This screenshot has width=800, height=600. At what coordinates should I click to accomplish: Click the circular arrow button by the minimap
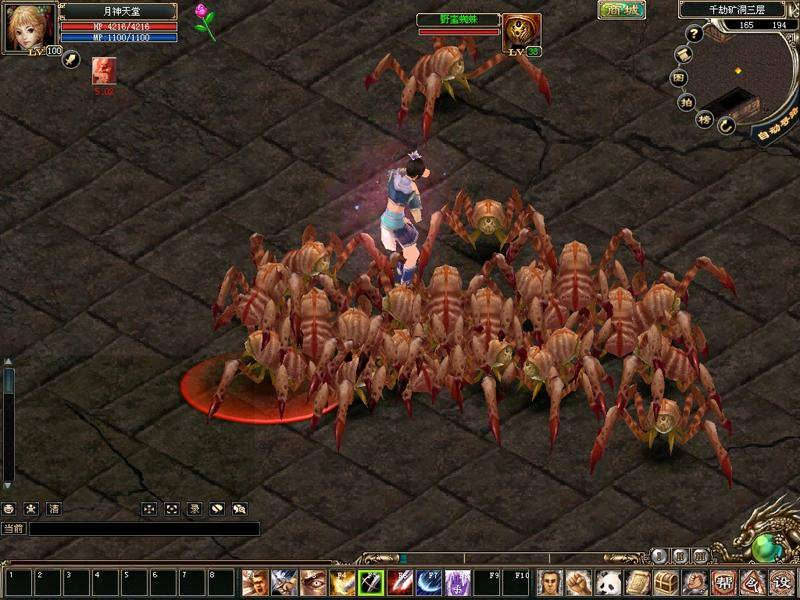726,126
